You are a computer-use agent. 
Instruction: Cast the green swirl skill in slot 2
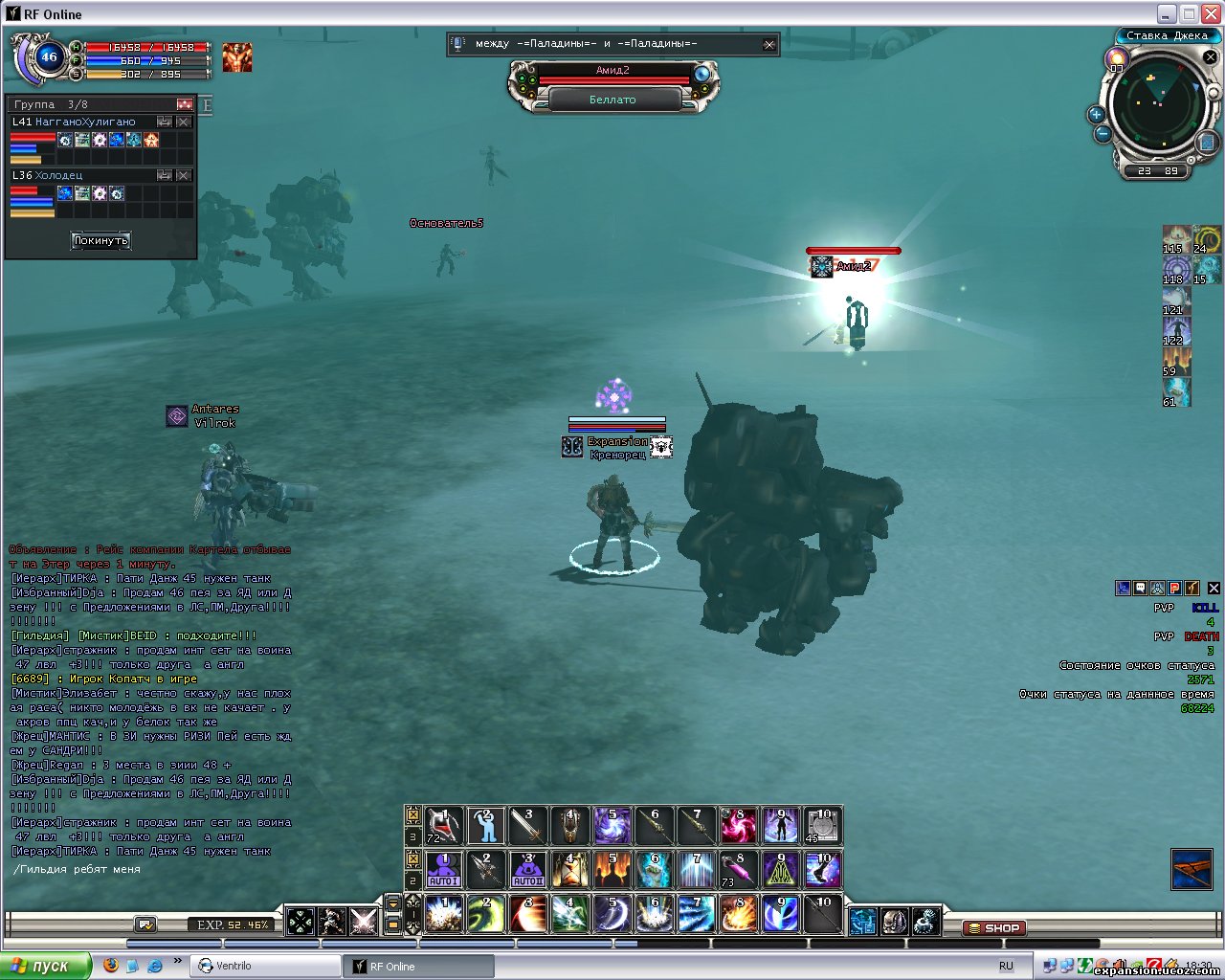[x=485, y=914]
